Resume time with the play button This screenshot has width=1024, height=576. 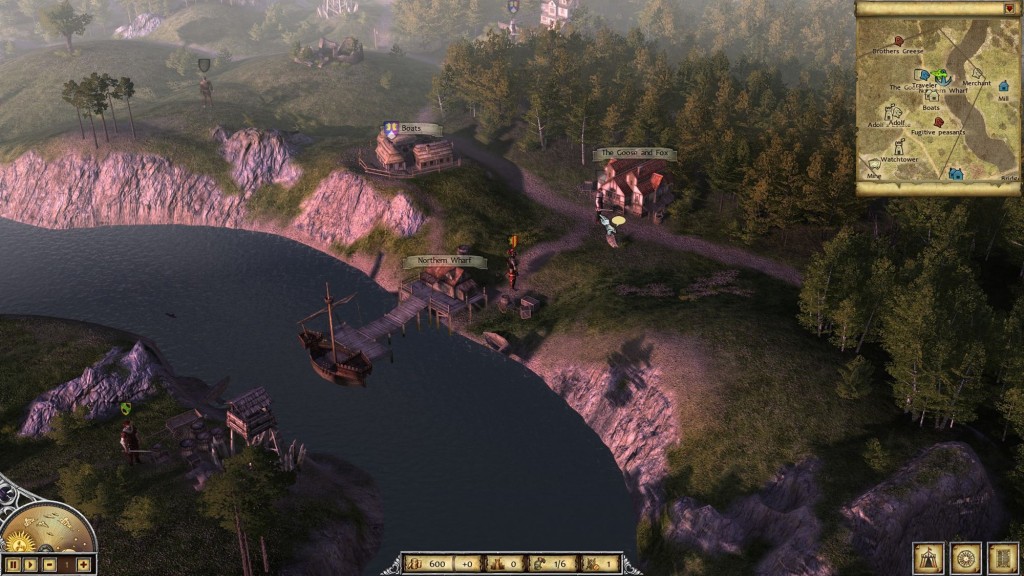click(x=32, y=565)
